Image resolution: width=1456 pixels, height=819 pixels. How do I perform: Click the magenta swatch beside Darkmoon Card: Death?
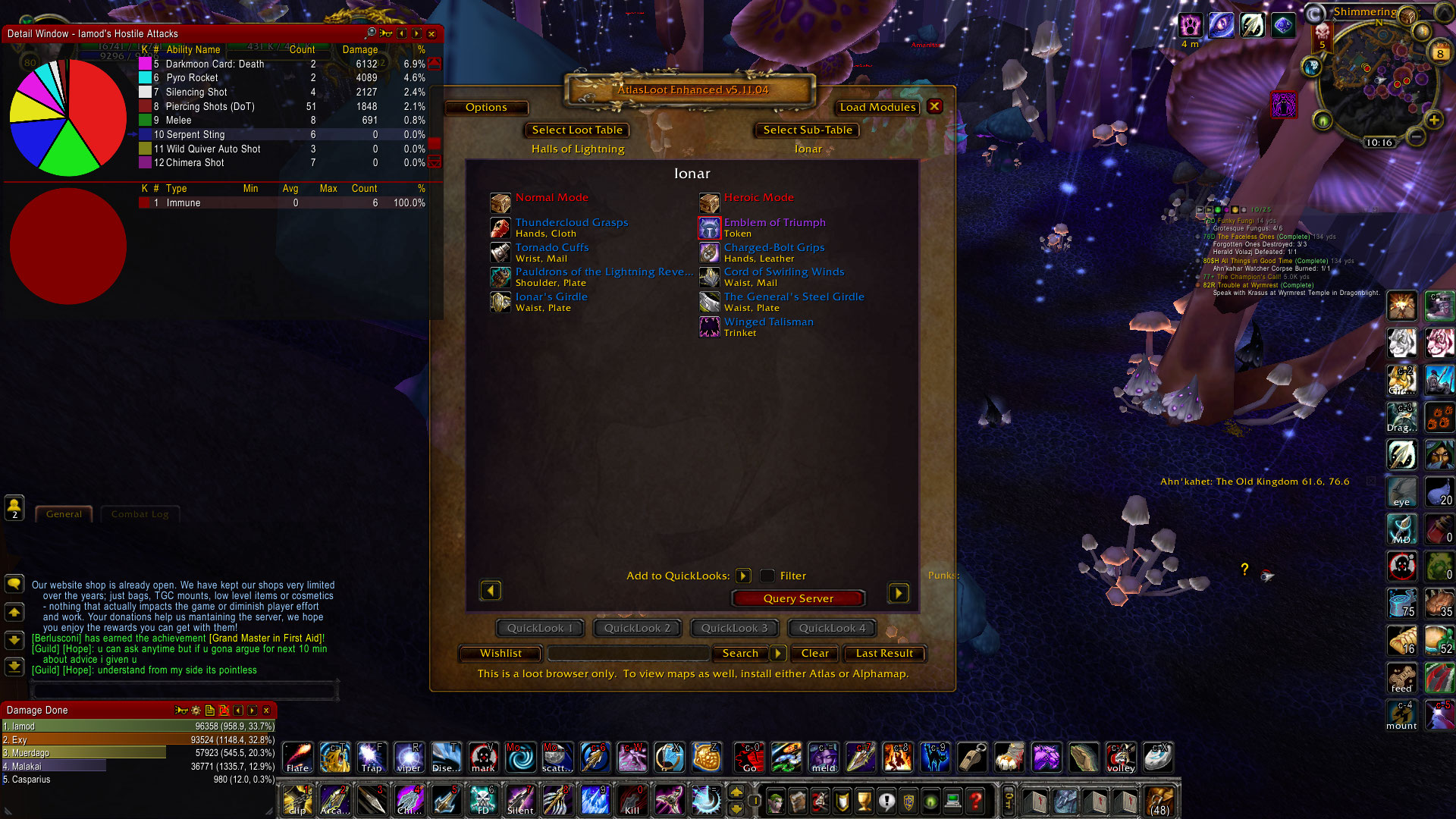pyautogui.click(x=144, y=64)
